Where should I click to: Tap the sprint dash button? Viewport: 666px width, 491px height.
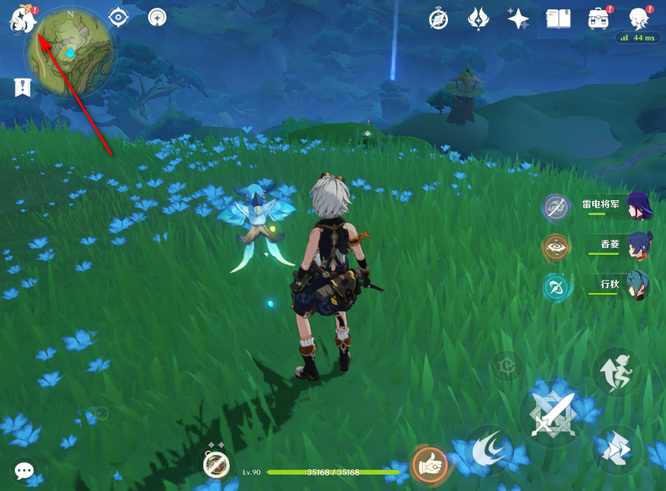coord(616,451)
